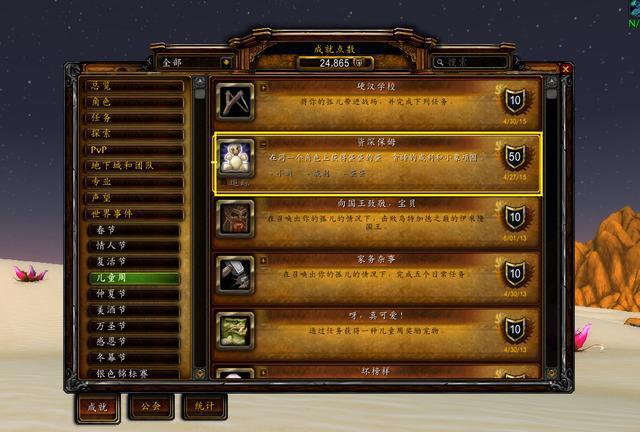Switch to the 统计 tab

205,407
